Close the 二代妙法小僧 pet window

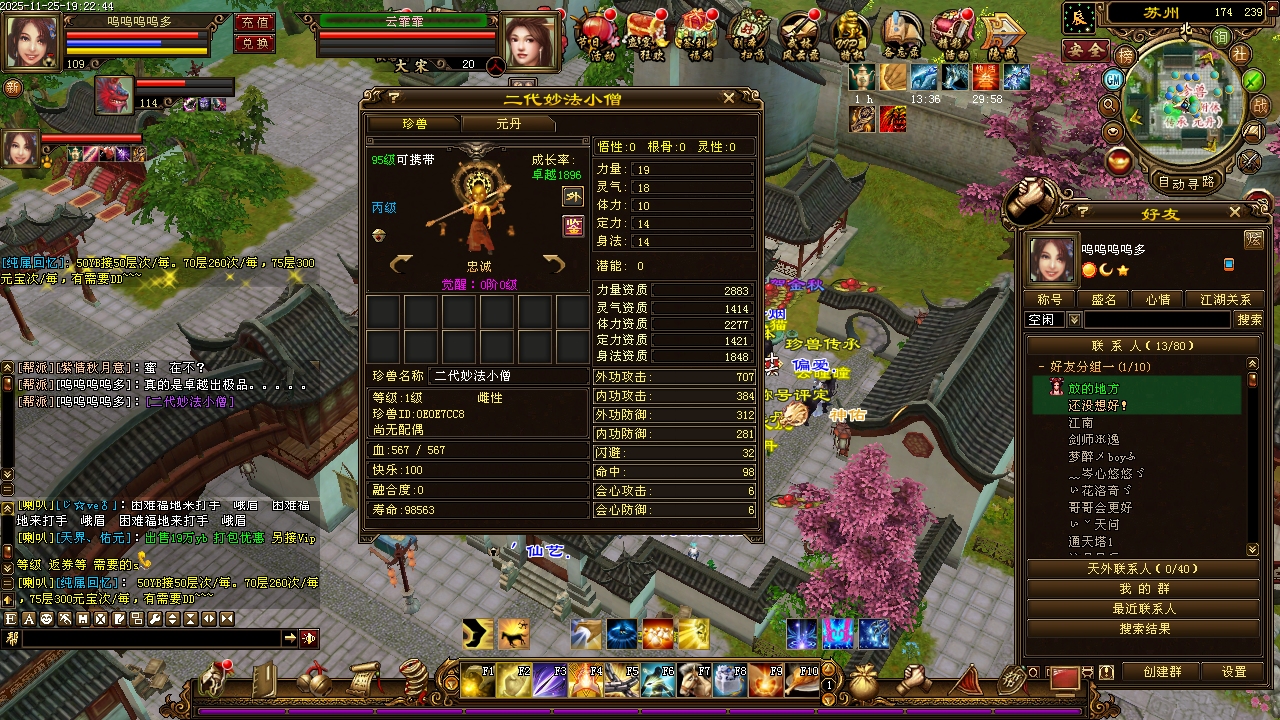[729, 98]
